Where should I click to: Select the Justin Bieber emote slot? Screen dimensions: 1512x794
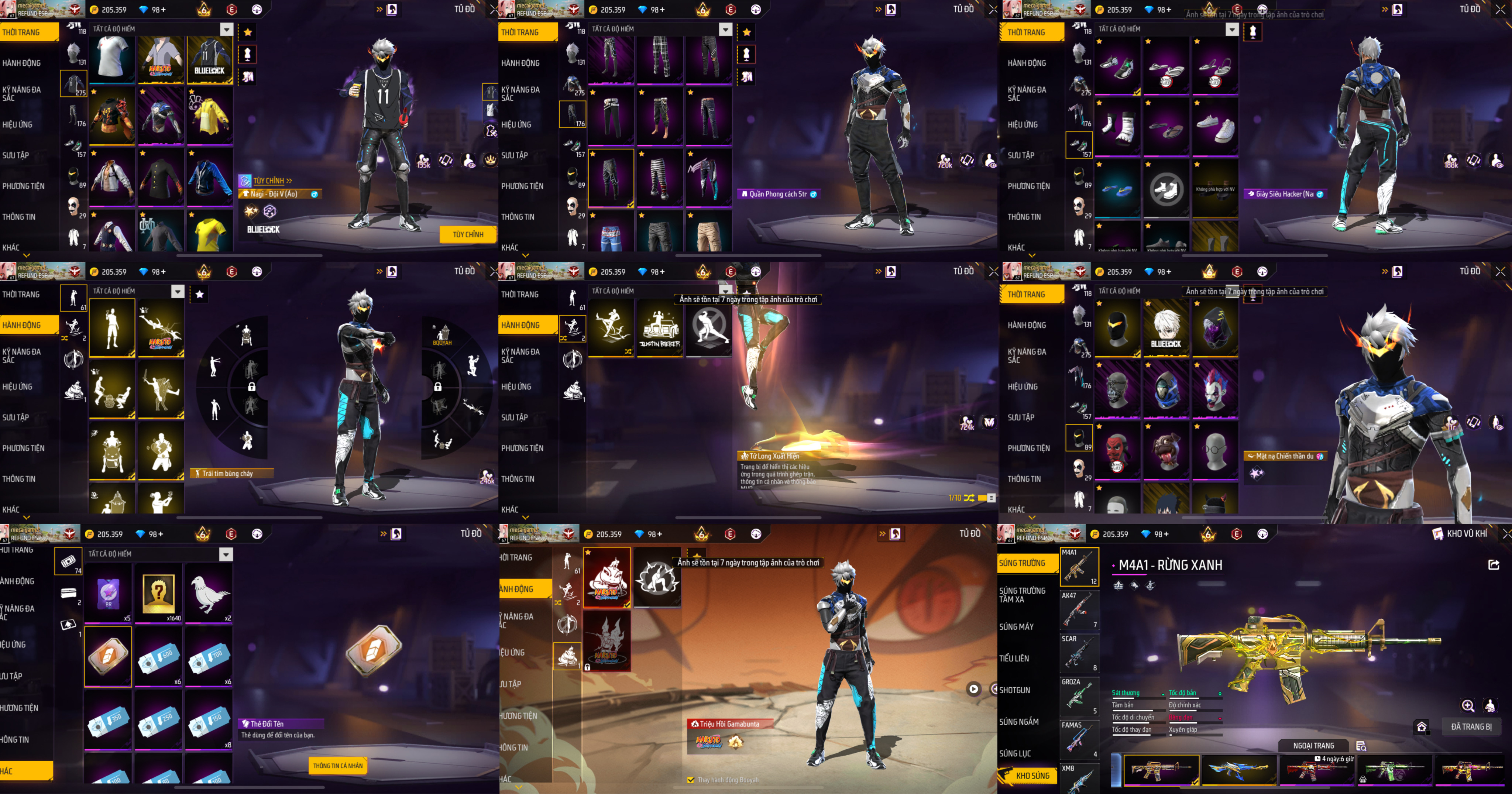[x=660, y=327]
